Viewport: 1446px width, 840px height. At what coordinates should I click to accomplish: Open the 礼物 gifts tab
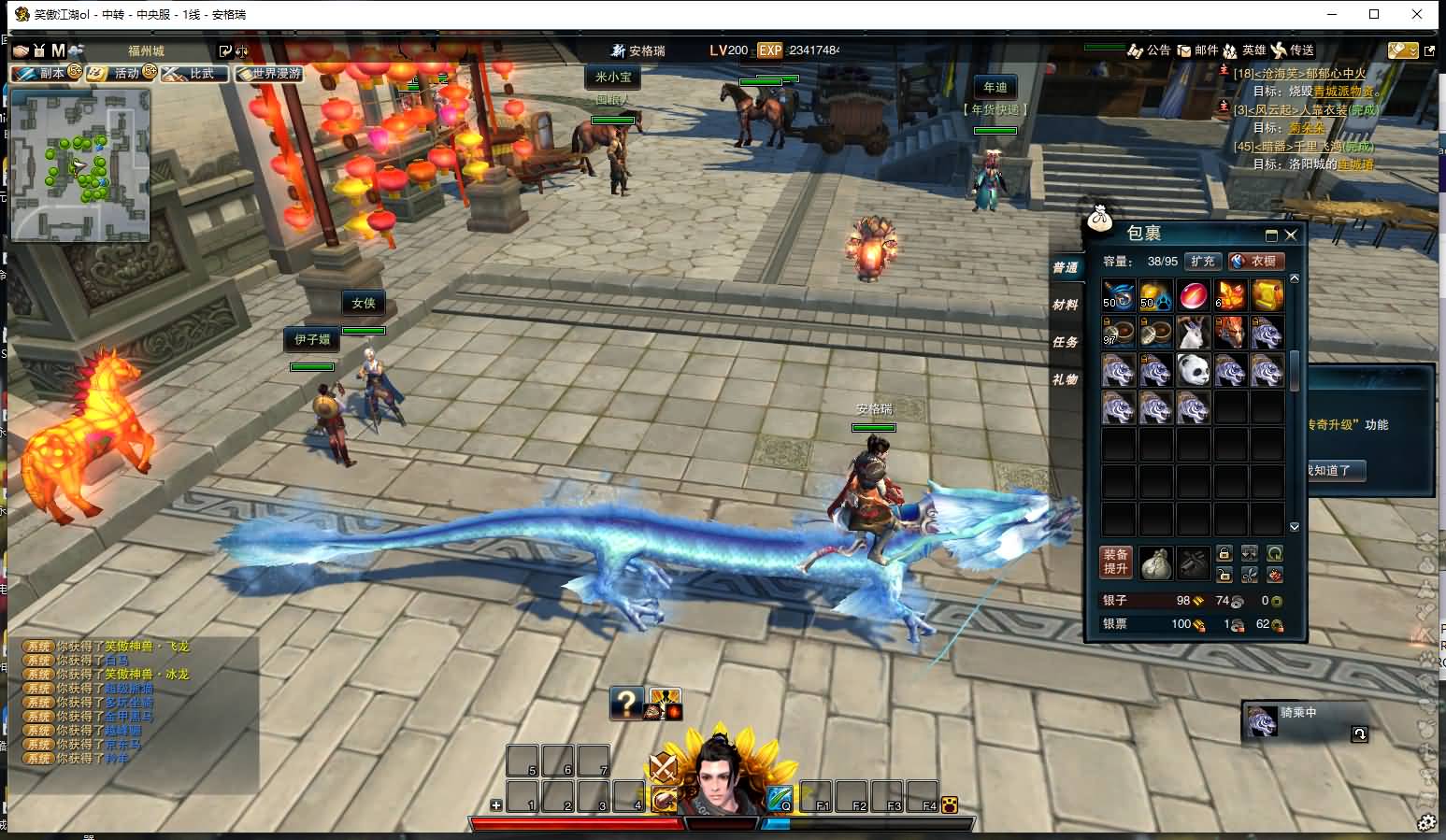click(x=1066, y=379)
